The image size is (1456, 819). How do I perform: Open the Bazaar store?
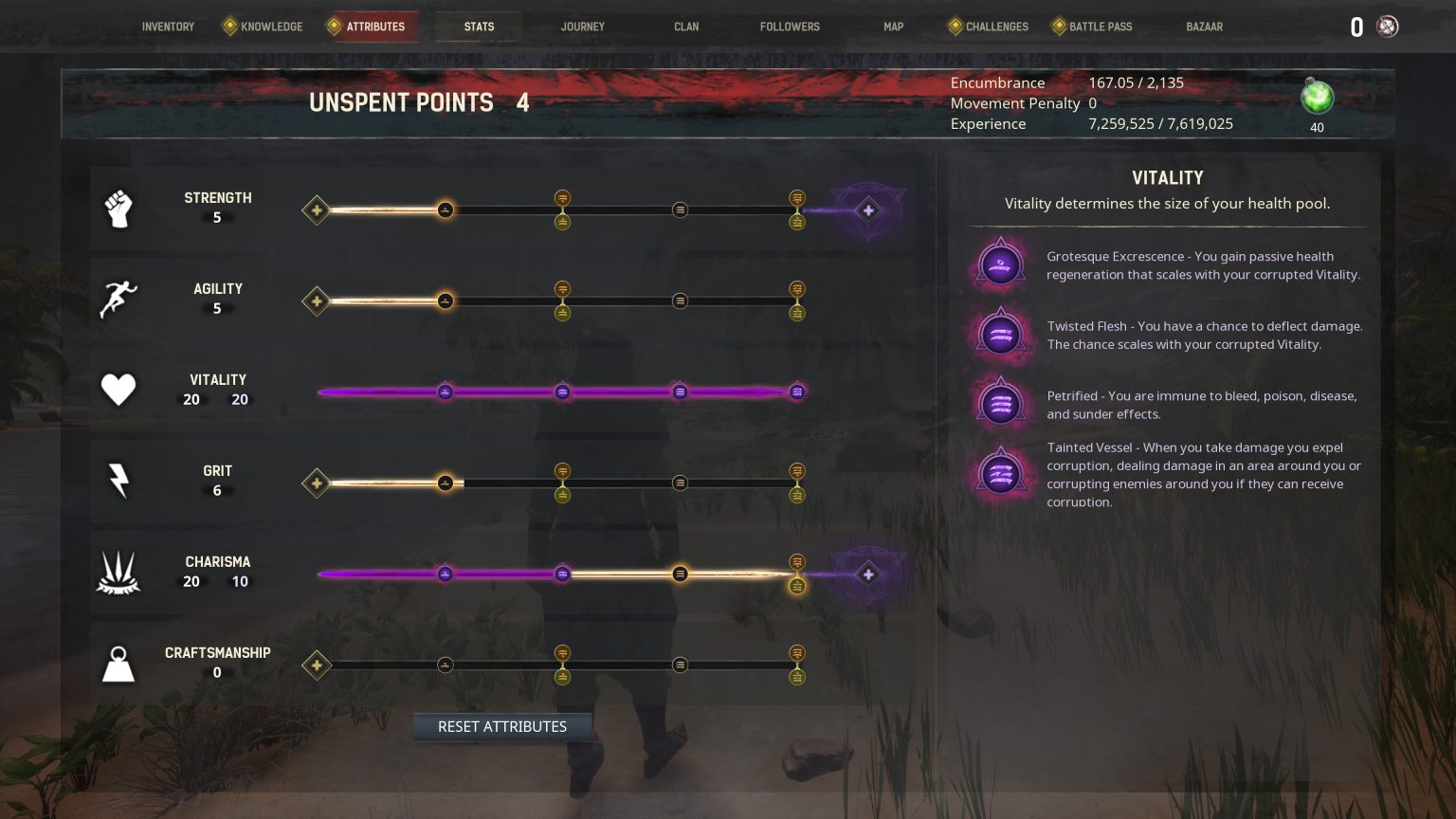(x=1204, y=27)
